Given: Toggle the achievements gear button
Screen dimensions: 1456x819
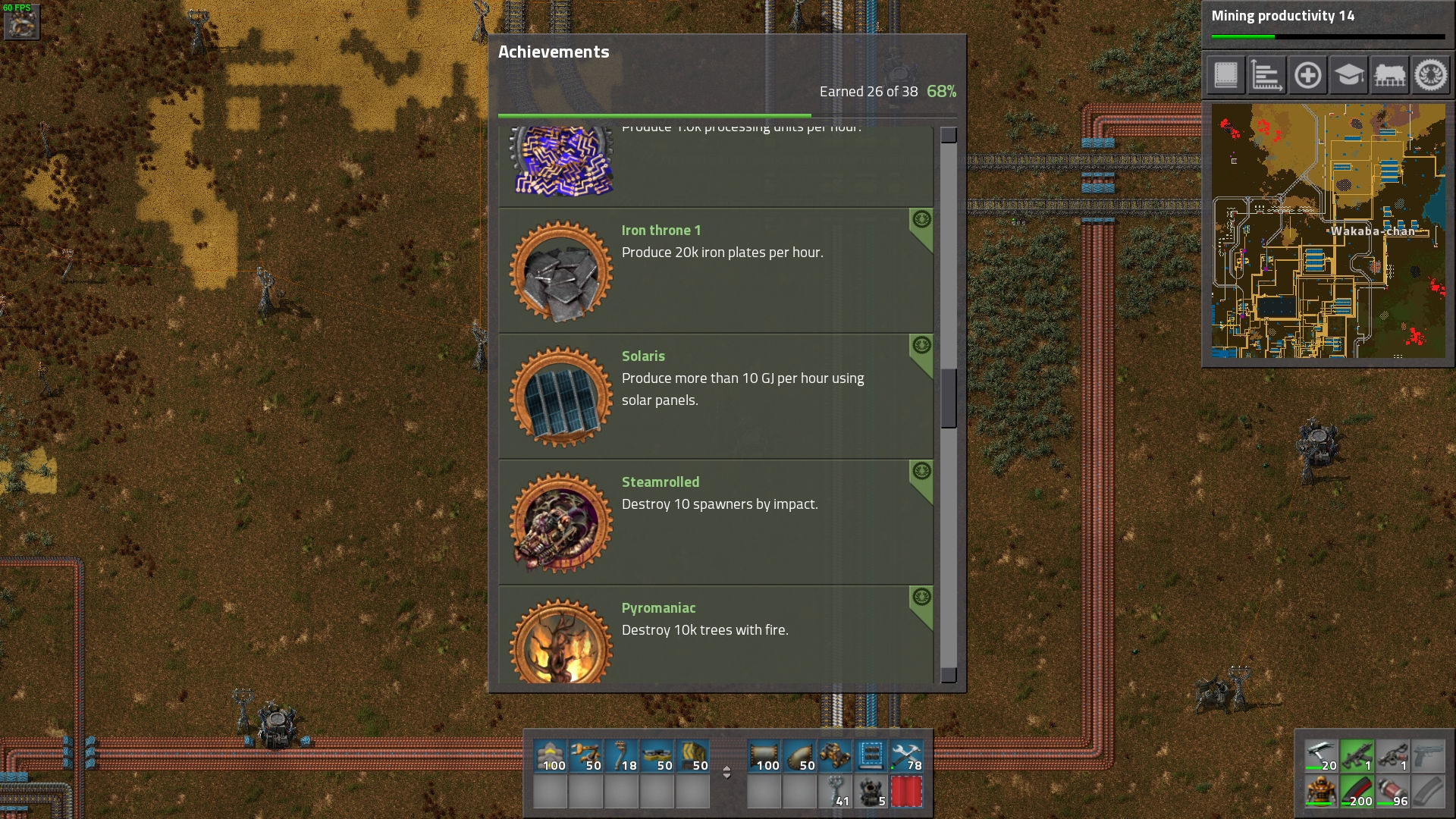Looking at the screenshot, I should tap(1430, 75).
